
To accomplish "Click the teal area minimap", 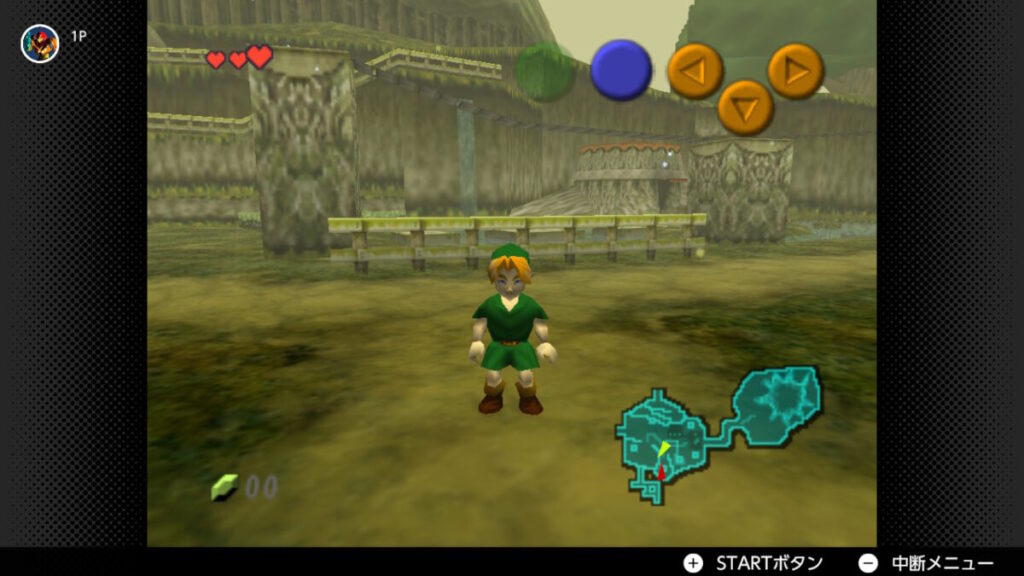I will pos(718,431).
